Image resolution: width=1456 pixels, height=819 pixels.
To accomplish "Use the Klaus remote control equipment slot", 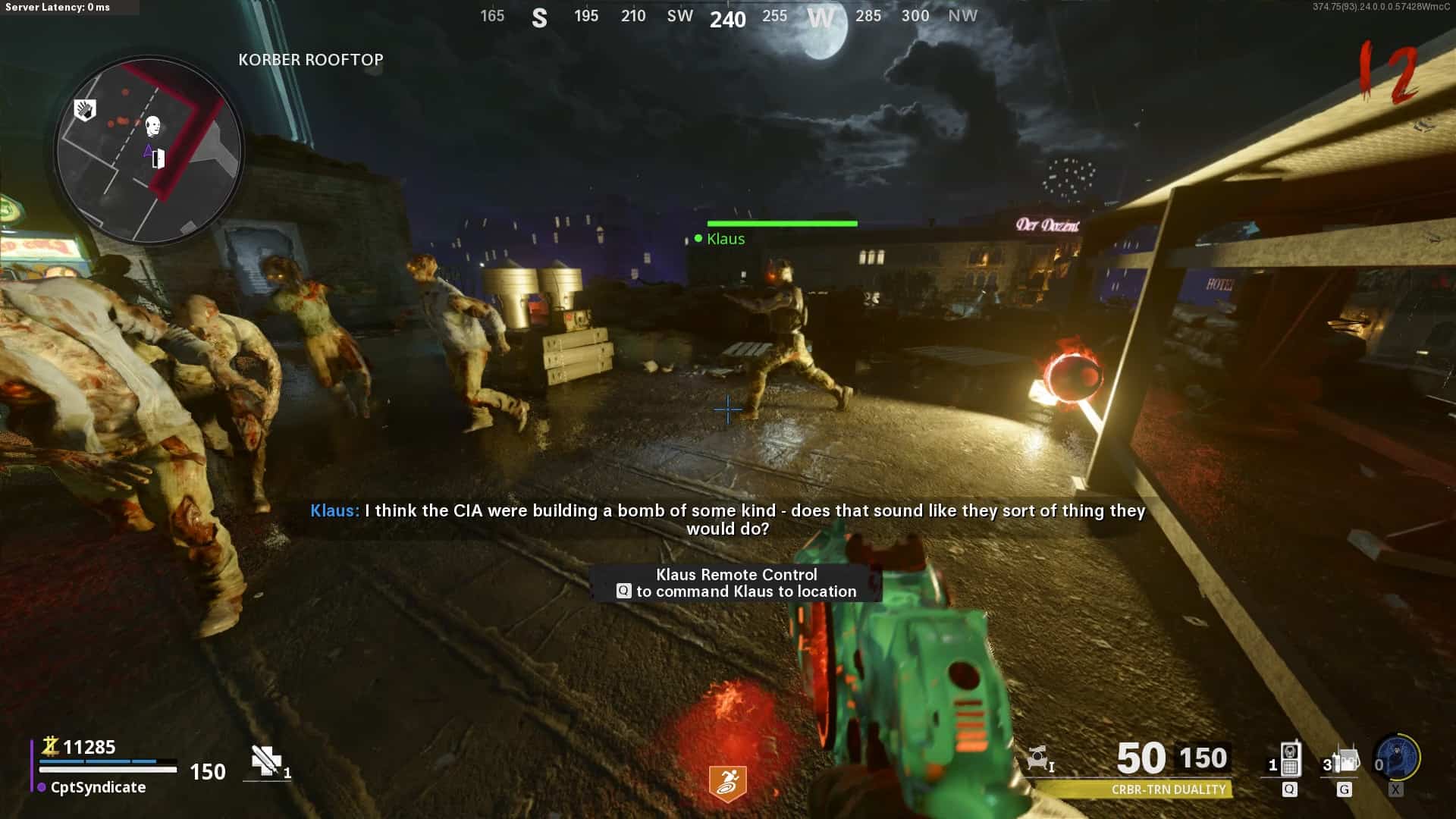I will 1289,761.
